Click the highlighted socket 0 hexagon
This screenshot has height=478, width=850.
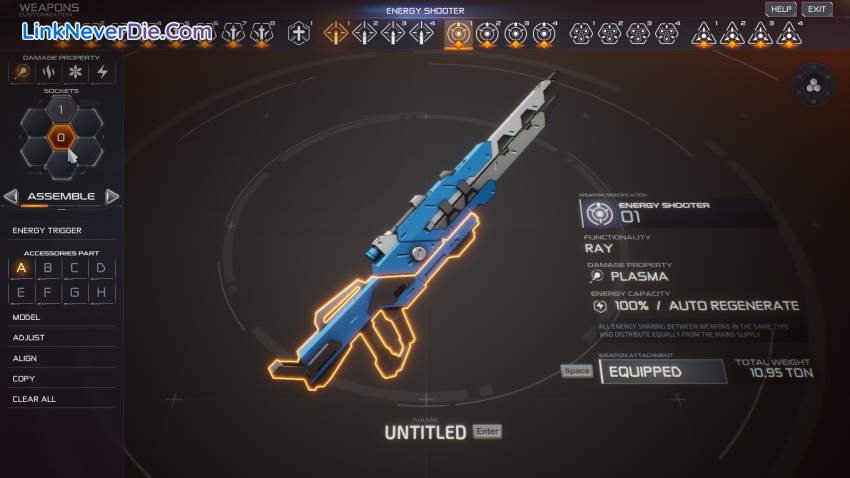point(60,137)
